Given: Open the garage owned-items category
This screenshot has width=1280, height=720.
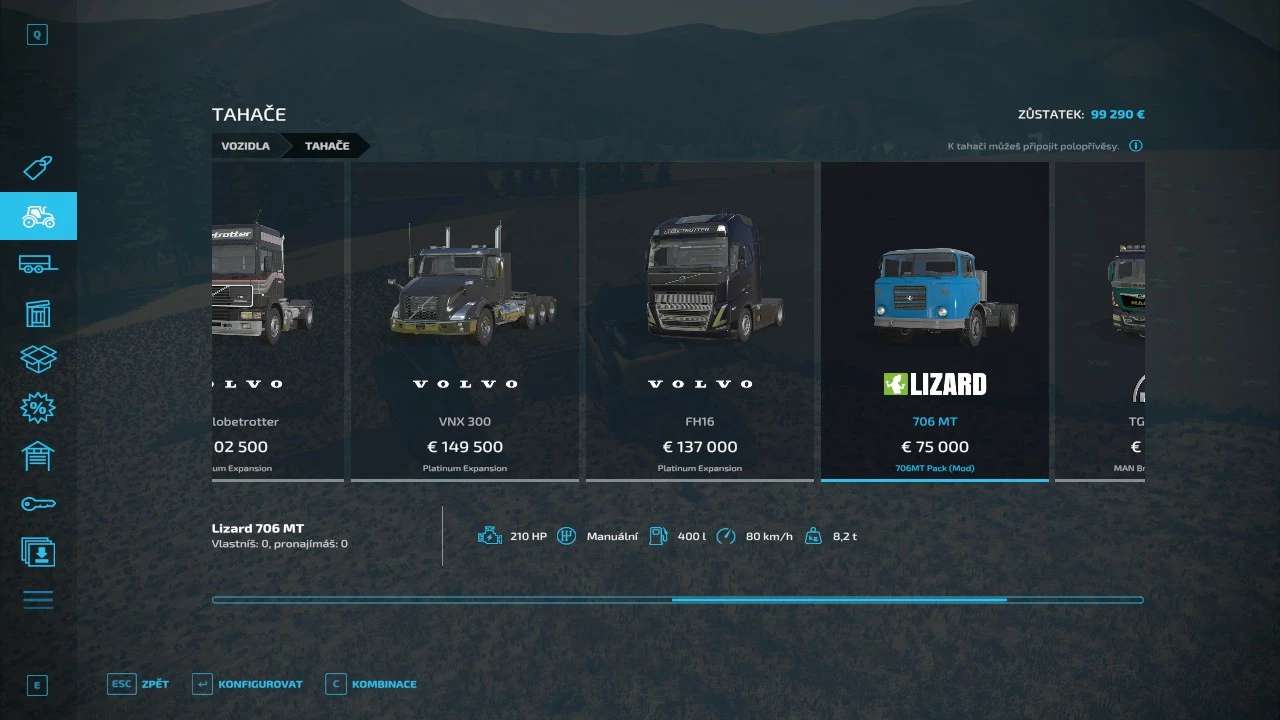Looking at the screenshot, I should (38, 455).
